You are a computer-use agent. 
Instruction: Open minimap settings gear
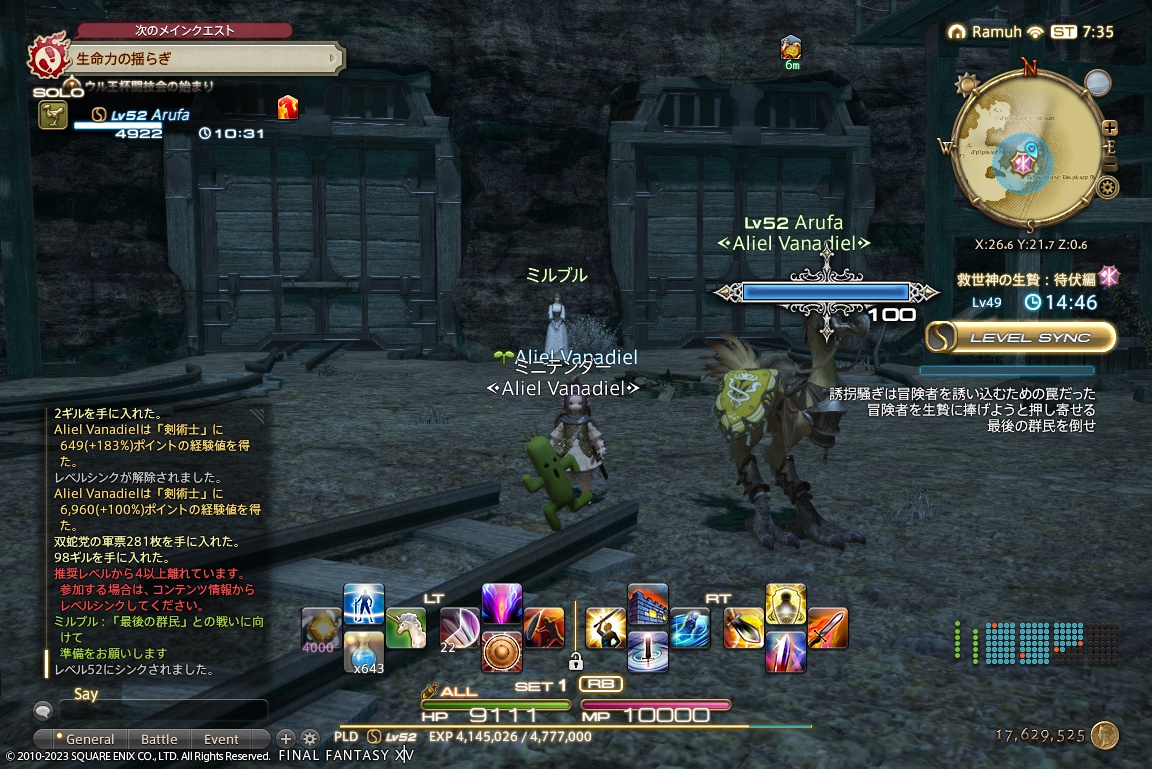(1107, 187)
